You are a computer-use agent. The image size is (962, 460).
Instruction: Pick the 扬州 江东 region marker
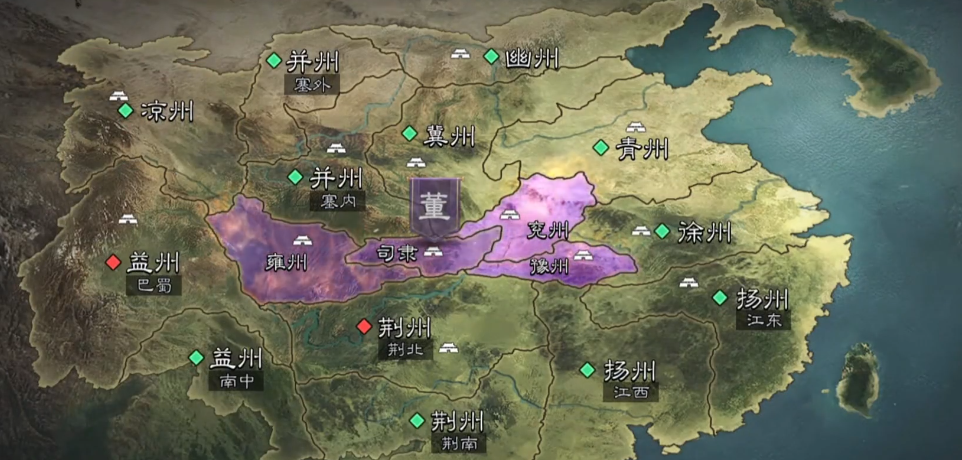(x=720, y=297)
